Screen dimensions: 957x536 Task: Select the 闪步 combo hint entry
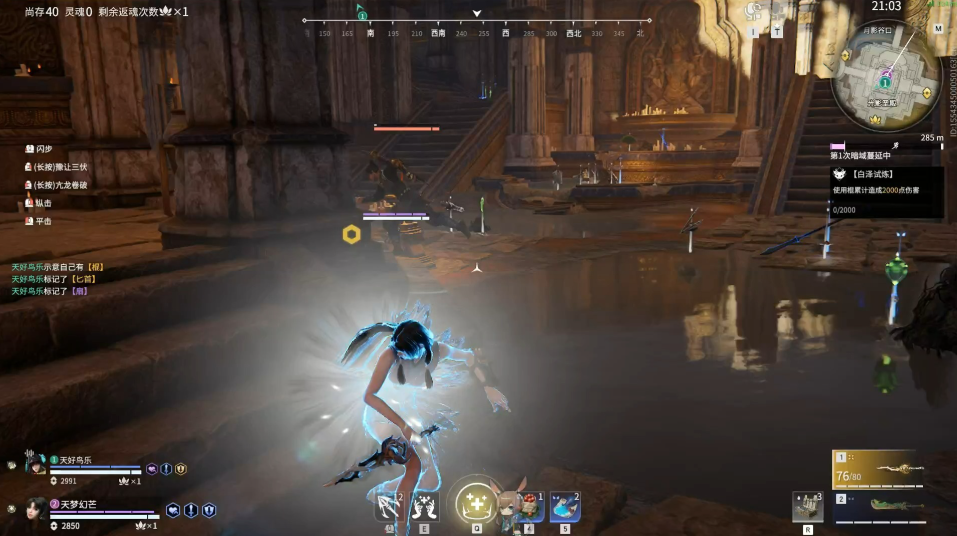[44, 148]
